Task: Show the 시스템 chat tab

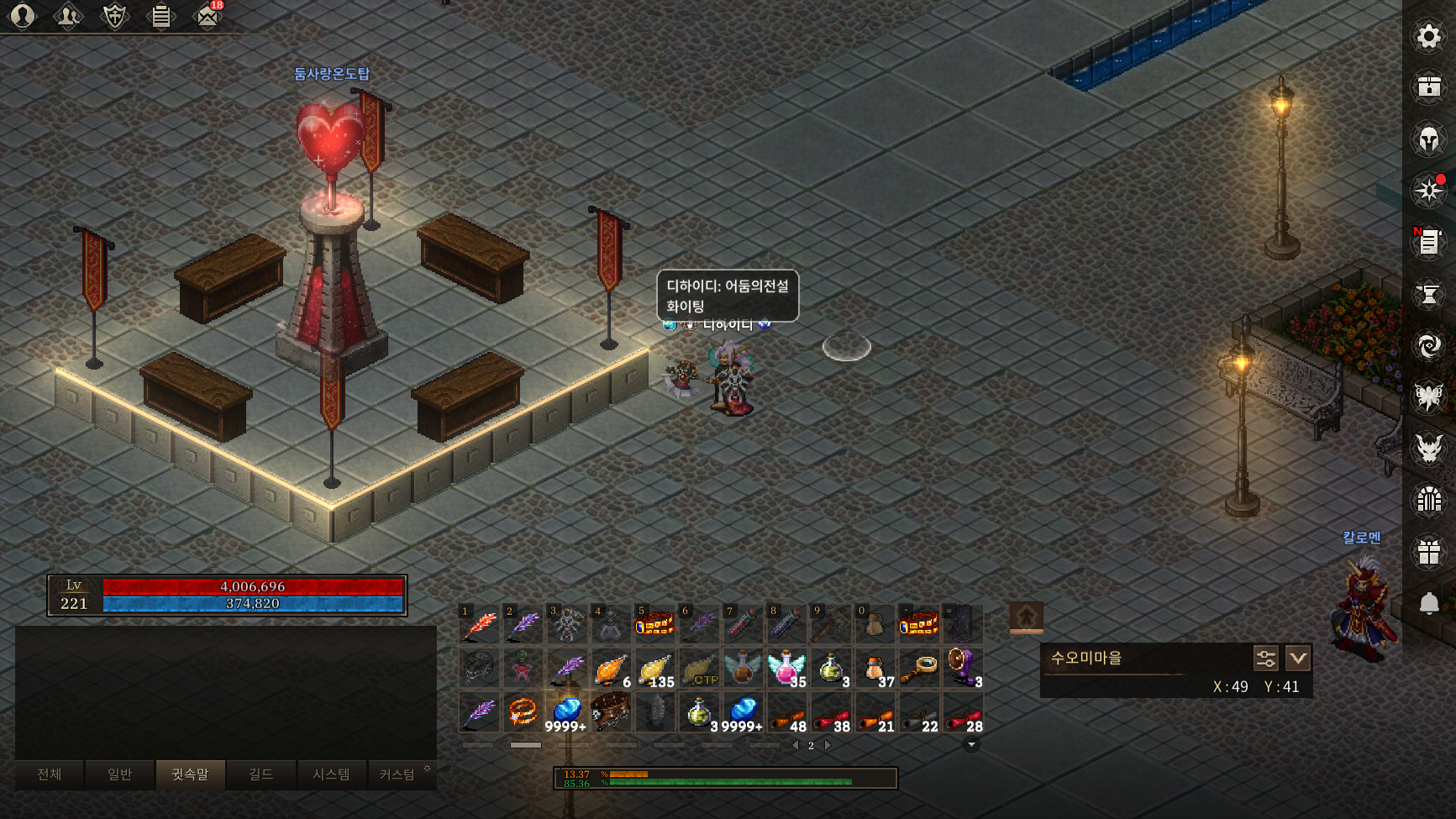Action: [331, 774]
